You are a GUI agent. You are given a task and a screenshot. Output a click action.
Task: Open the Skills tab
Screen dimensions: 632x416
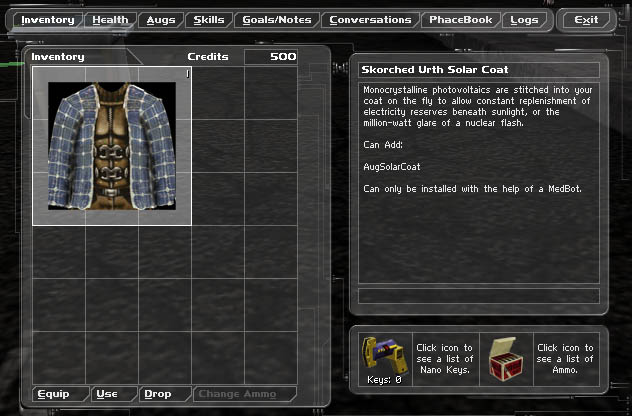tap(209, 20)
